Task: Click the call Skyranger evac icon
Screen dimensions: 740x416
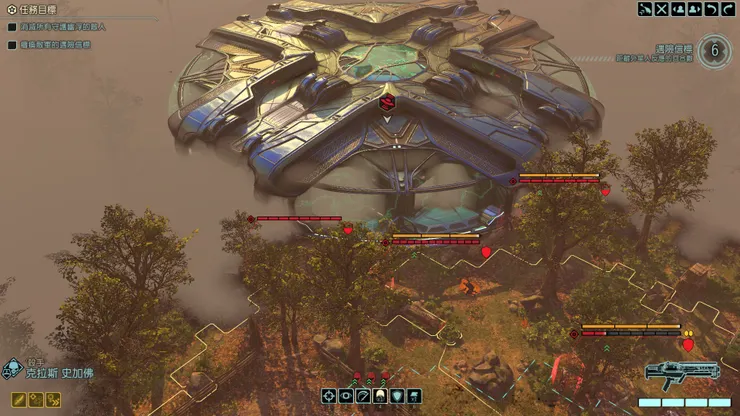Action: coord(645,9)
